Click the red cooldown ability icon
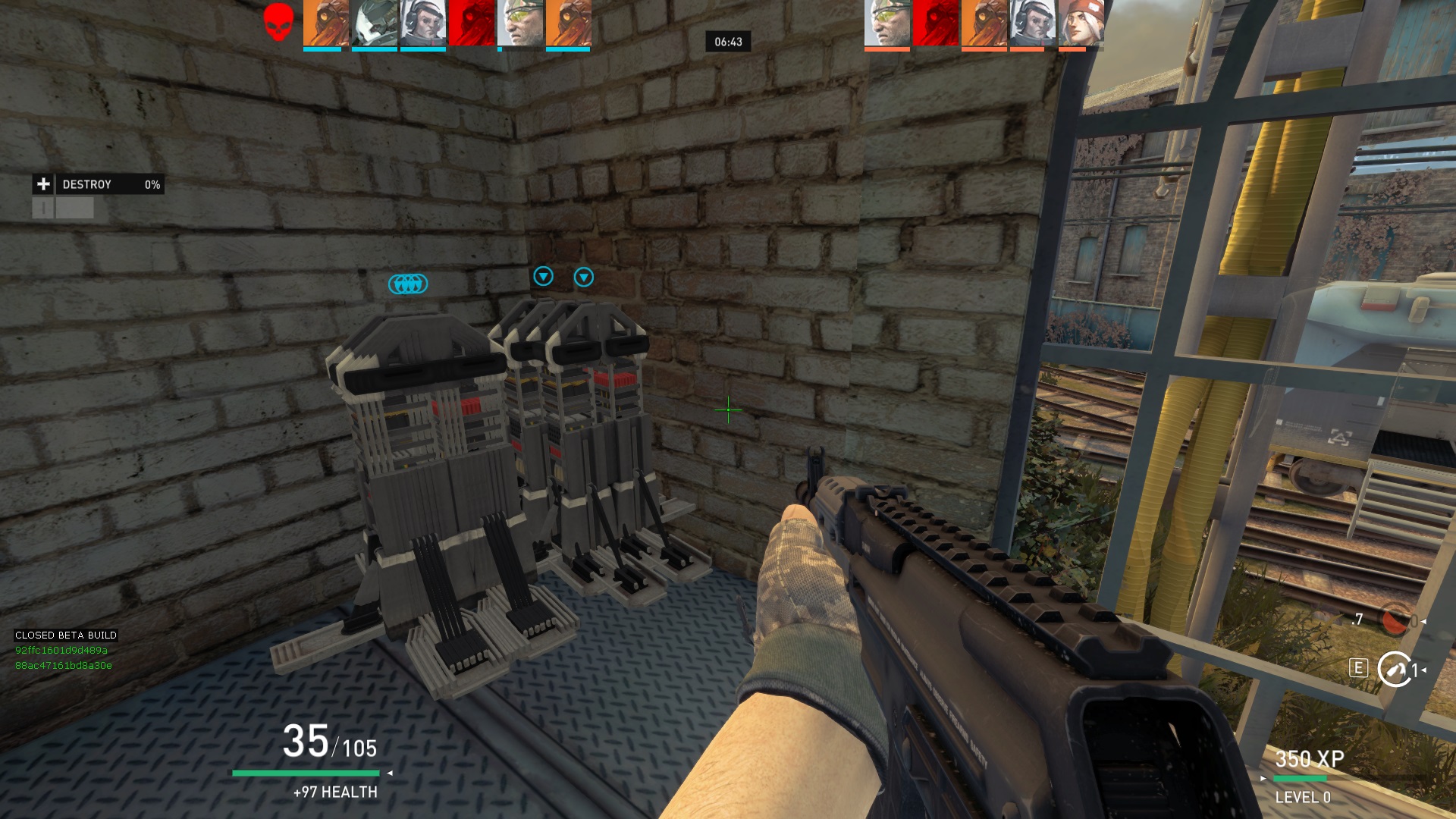 [1394, 621]
